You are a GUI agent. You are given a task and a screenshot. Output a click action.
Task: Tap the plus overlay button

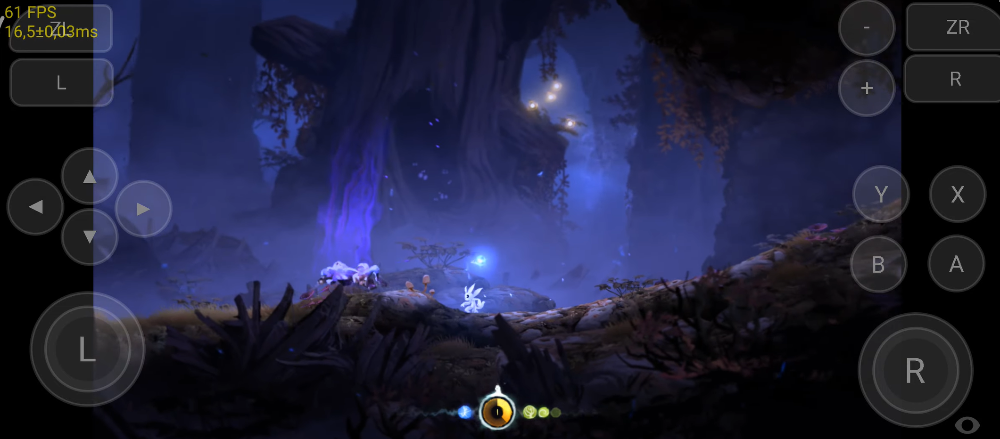pyautogui.click(x=867, y=88)
